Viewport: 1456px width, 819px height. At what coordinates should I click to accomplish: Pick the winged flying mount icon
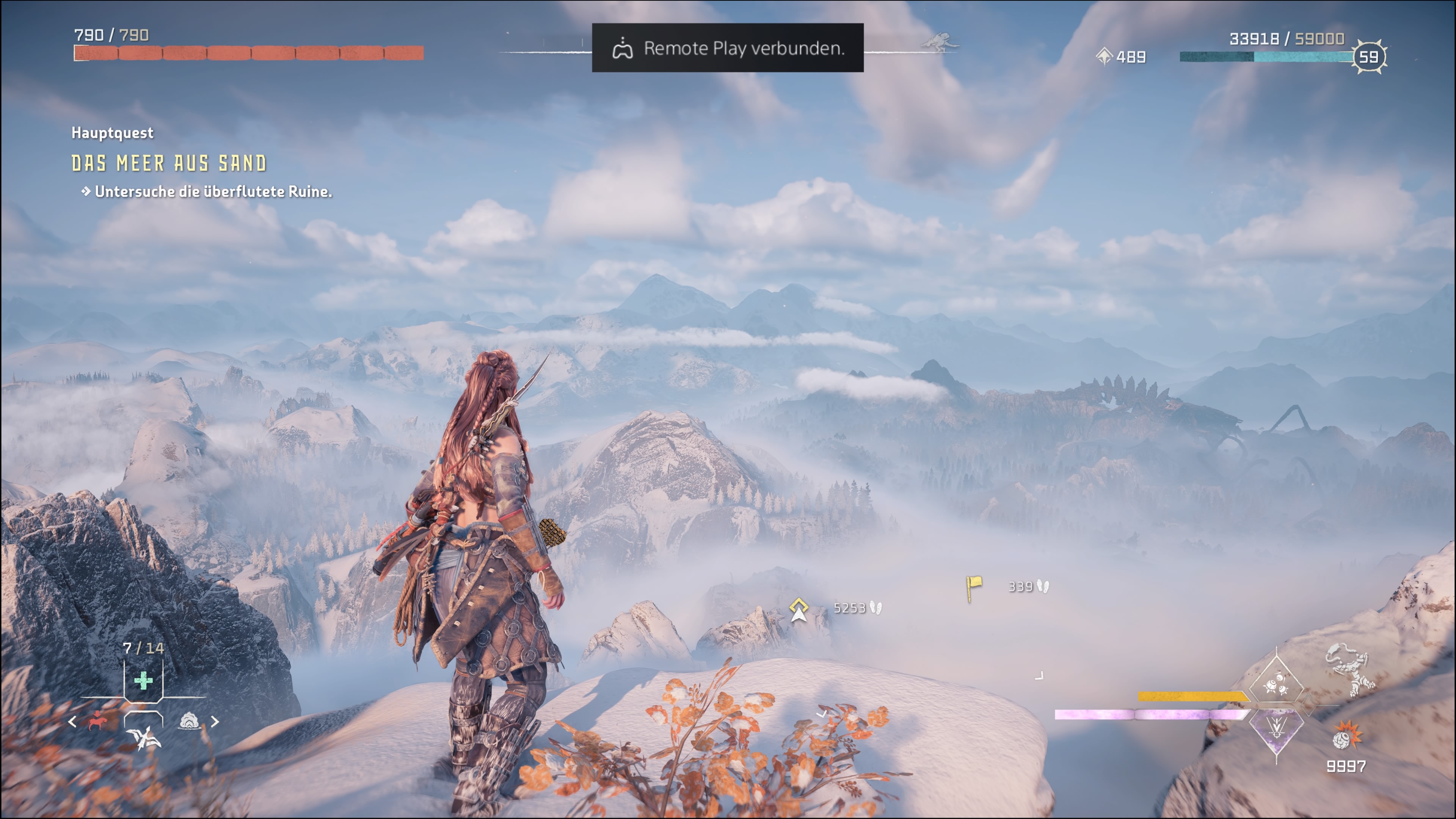tap(144, 737)
